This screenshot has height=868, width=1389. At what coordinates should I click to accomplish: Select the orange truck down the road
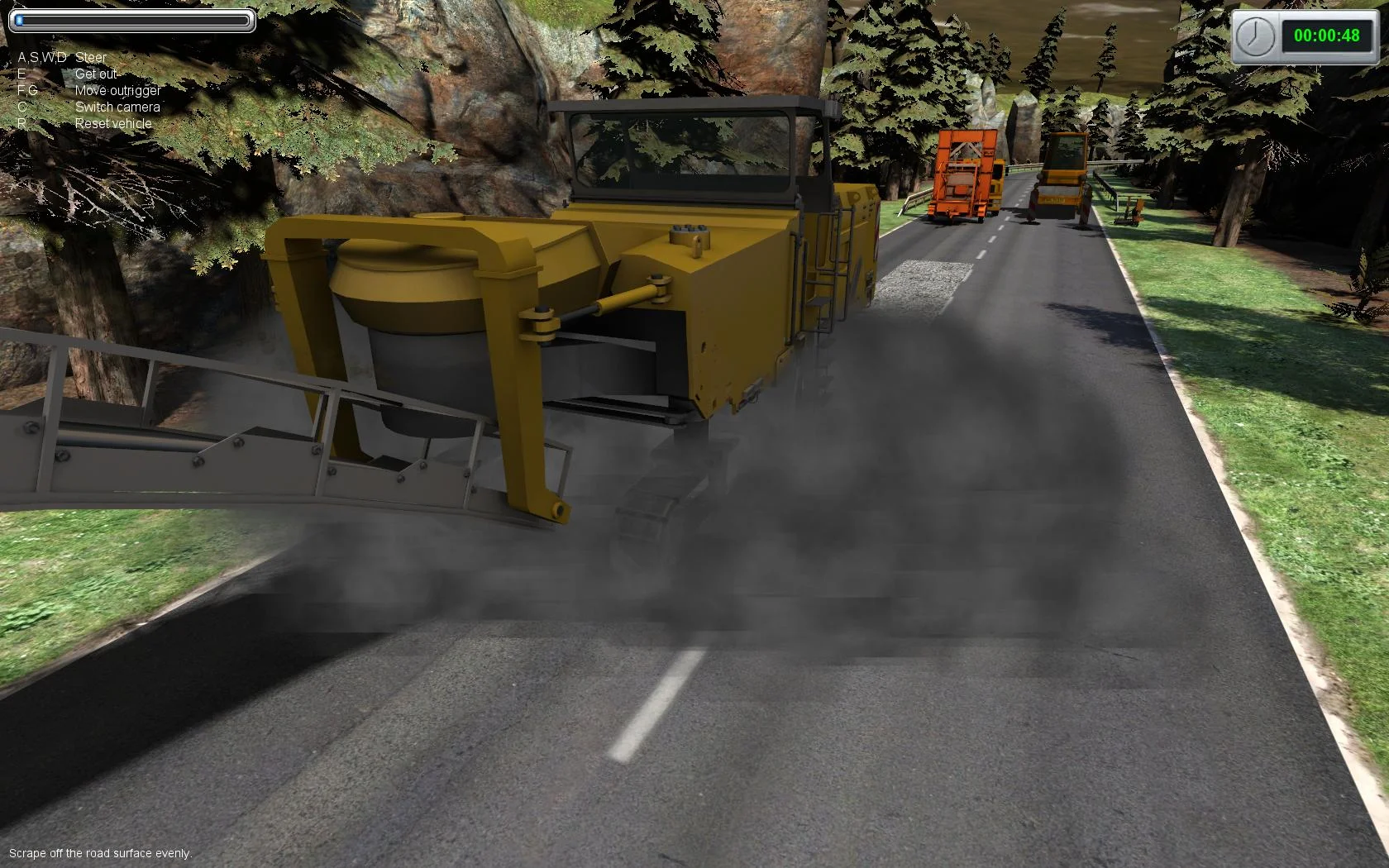(963, 174)
